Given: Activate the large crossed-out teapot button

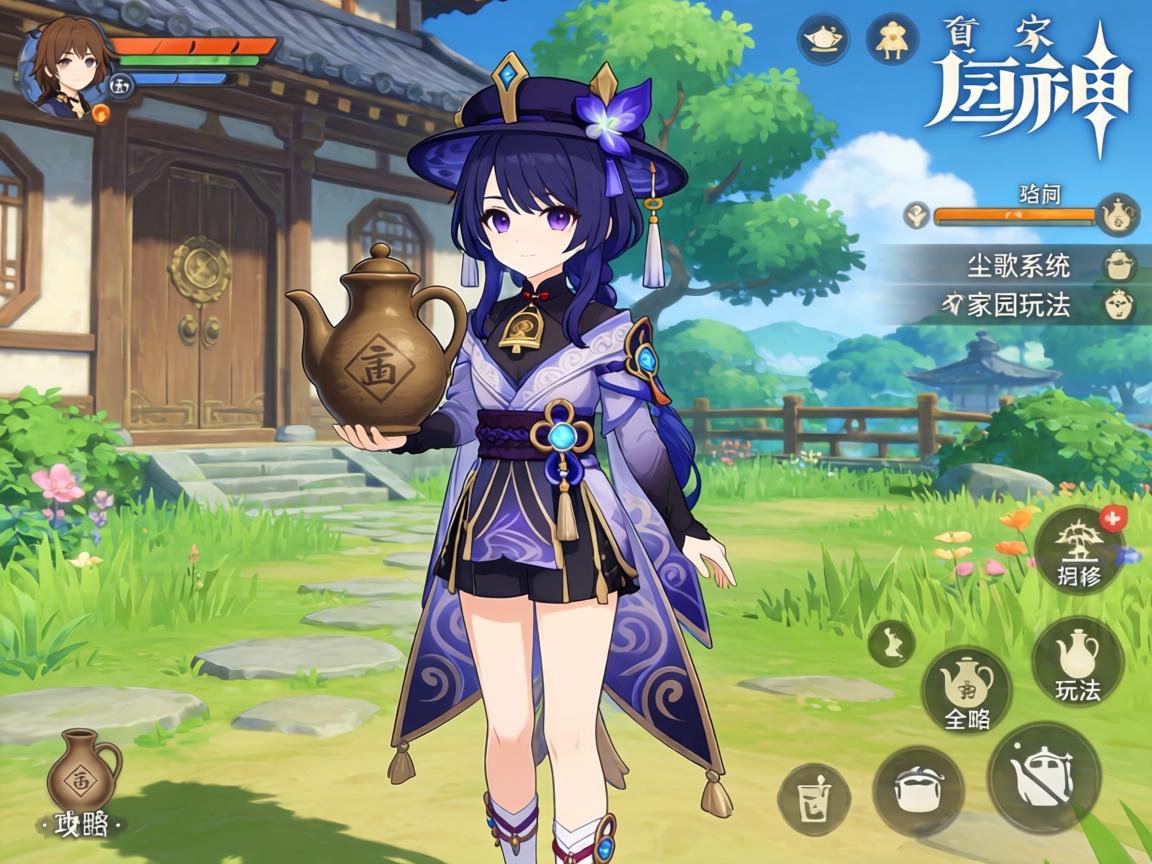Looking at the screenshot, I should pos(1043,778).
